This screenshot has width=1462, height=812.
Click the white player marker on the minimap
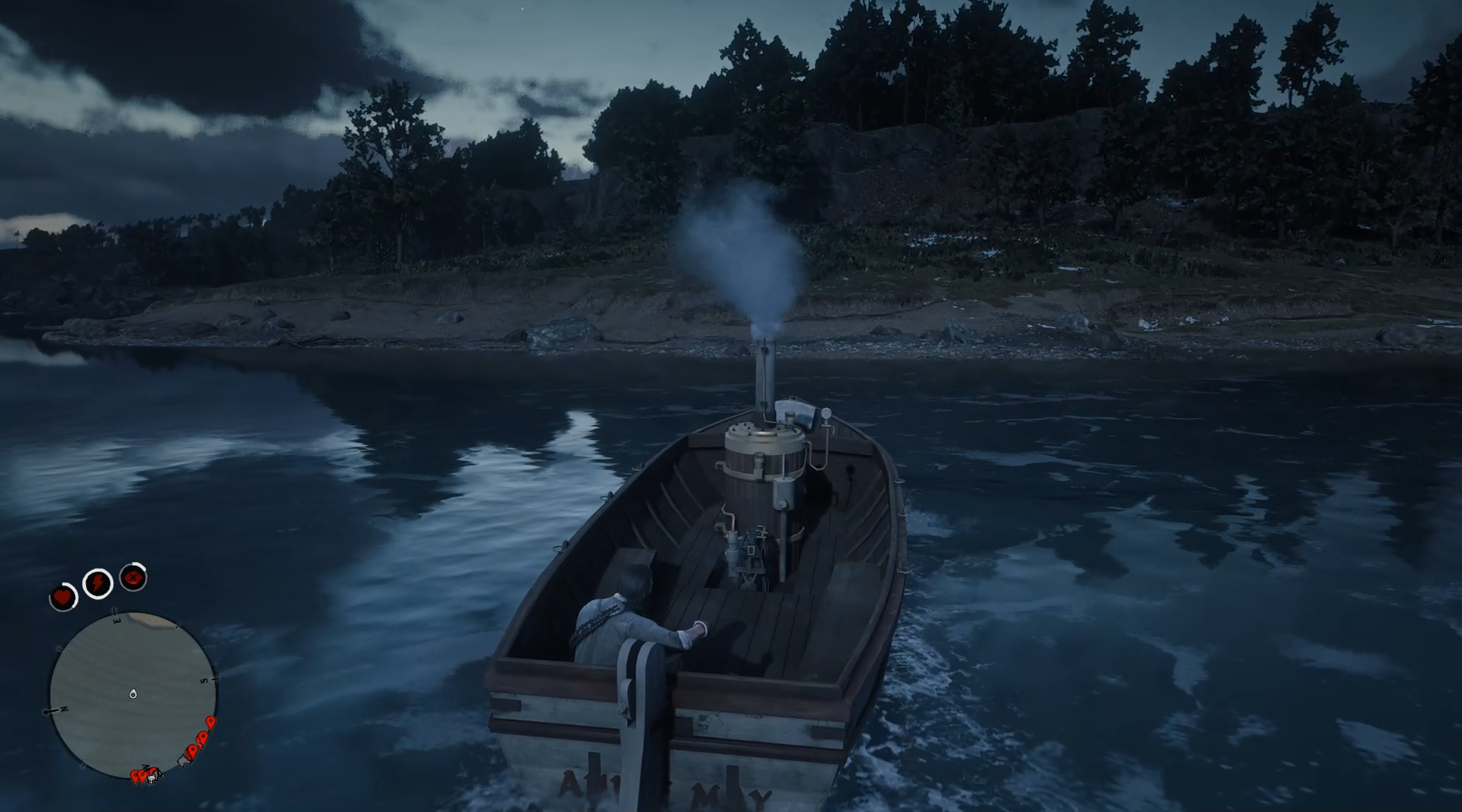[133, 694]
